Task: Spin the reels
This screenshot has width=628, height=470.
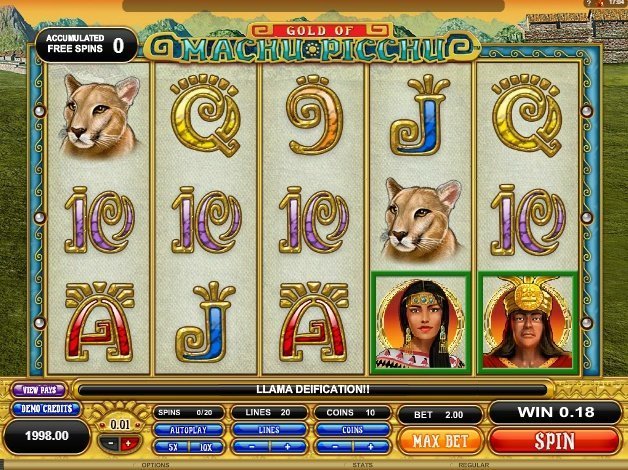Action: 553,439
